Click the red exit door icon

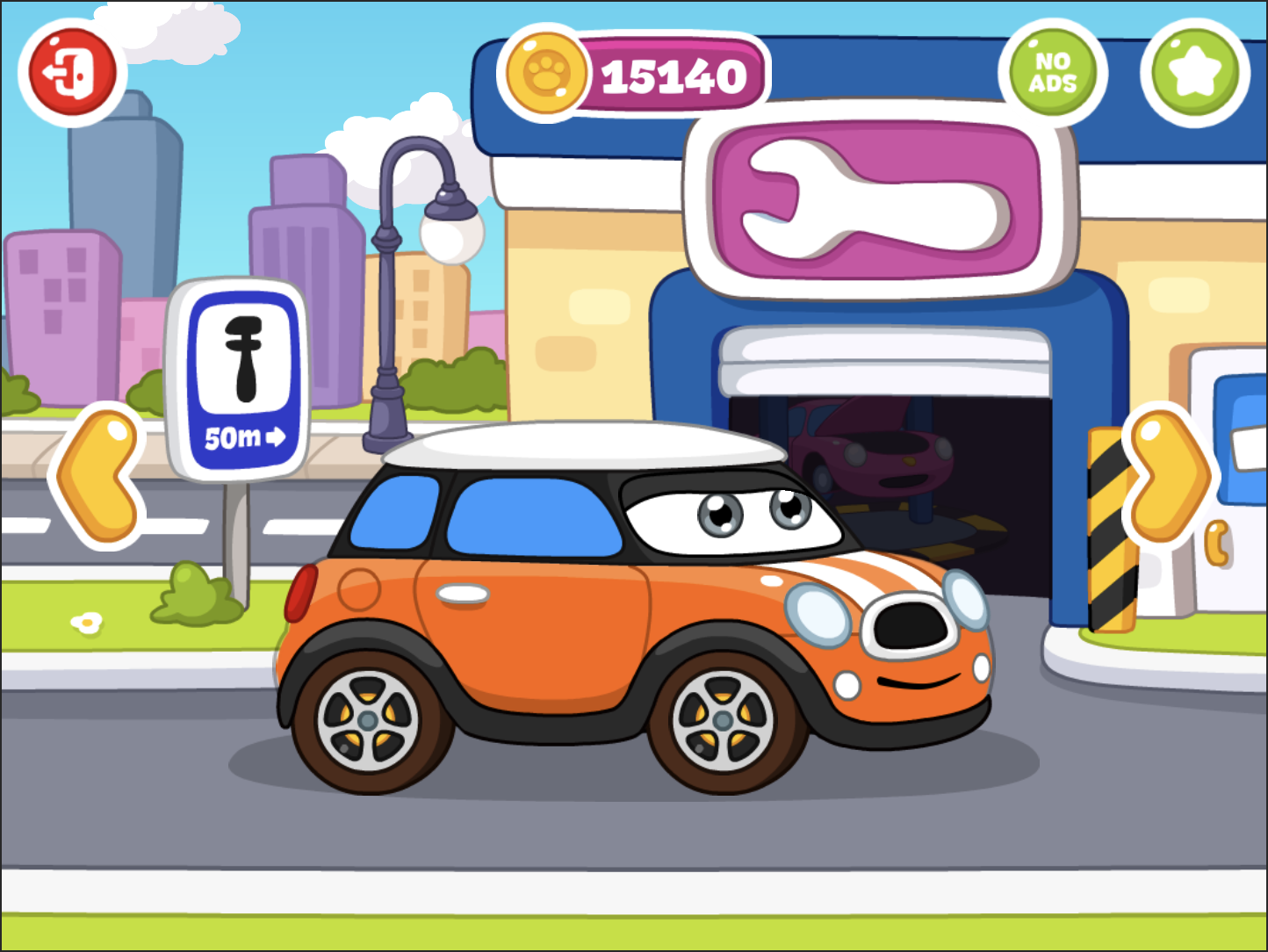click(72, 72)
